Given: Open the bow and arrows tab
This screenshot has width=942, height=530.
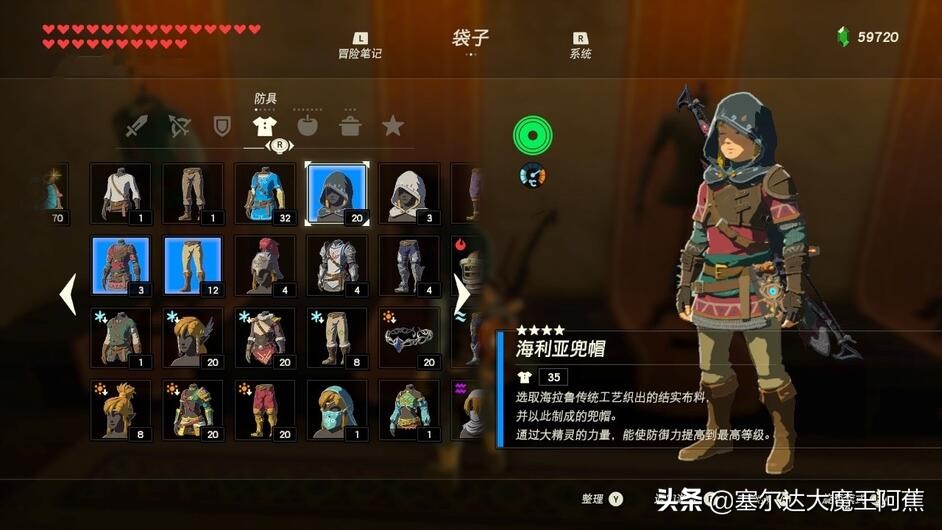Looking at the screenshot, I should click(x=180, y=127).
